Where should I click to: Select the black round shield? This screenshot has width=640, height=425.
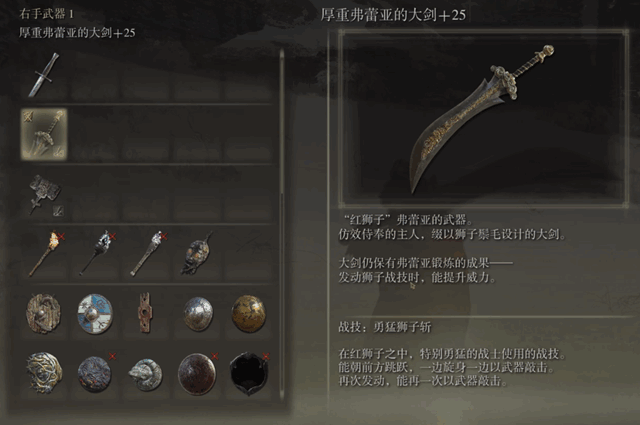pyautogui.click(x=248, y=372)
